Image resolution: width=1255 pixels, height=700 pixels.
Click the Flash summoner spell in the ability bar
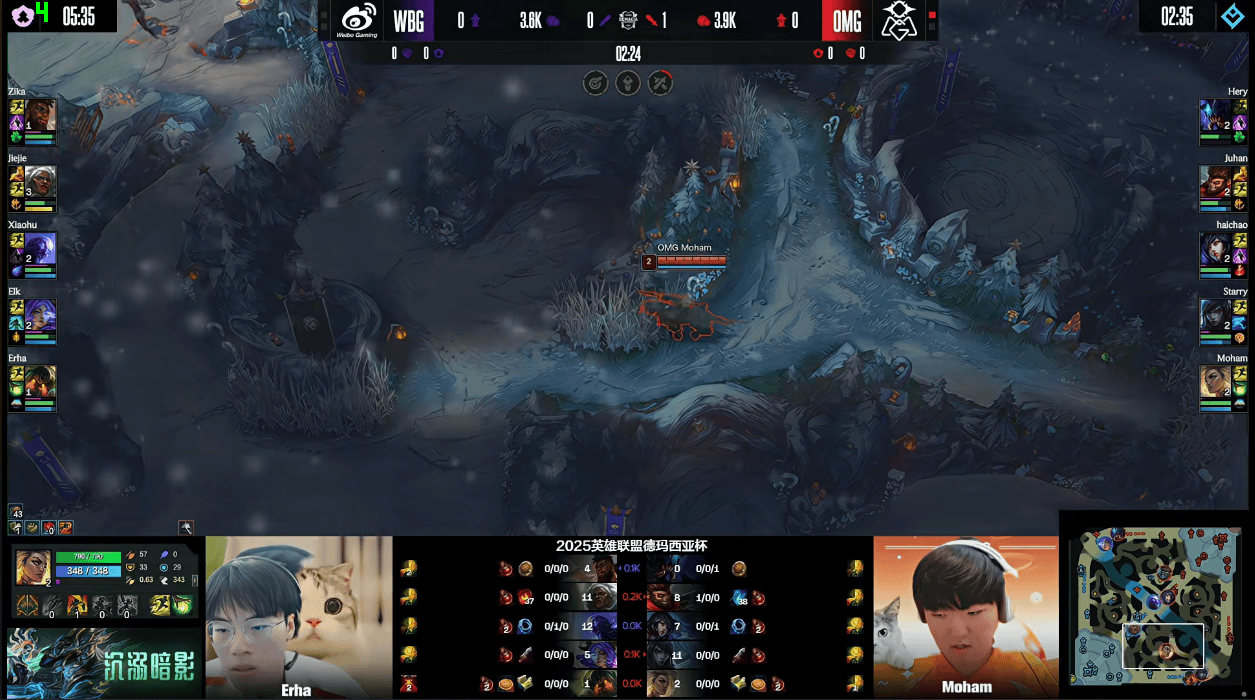(x=160, y=605)
